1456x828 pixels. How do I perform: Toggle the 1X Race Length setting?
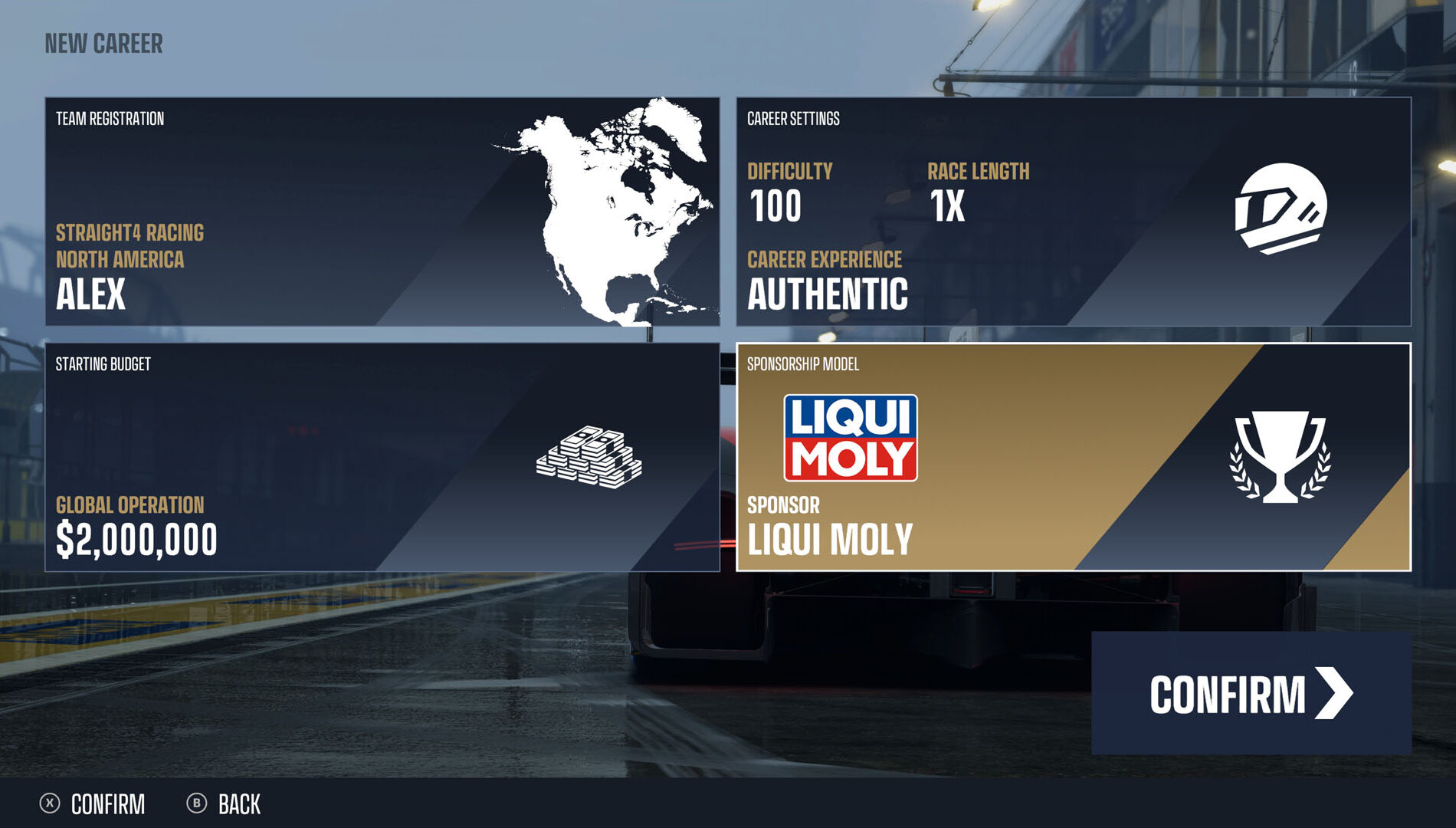947,204
